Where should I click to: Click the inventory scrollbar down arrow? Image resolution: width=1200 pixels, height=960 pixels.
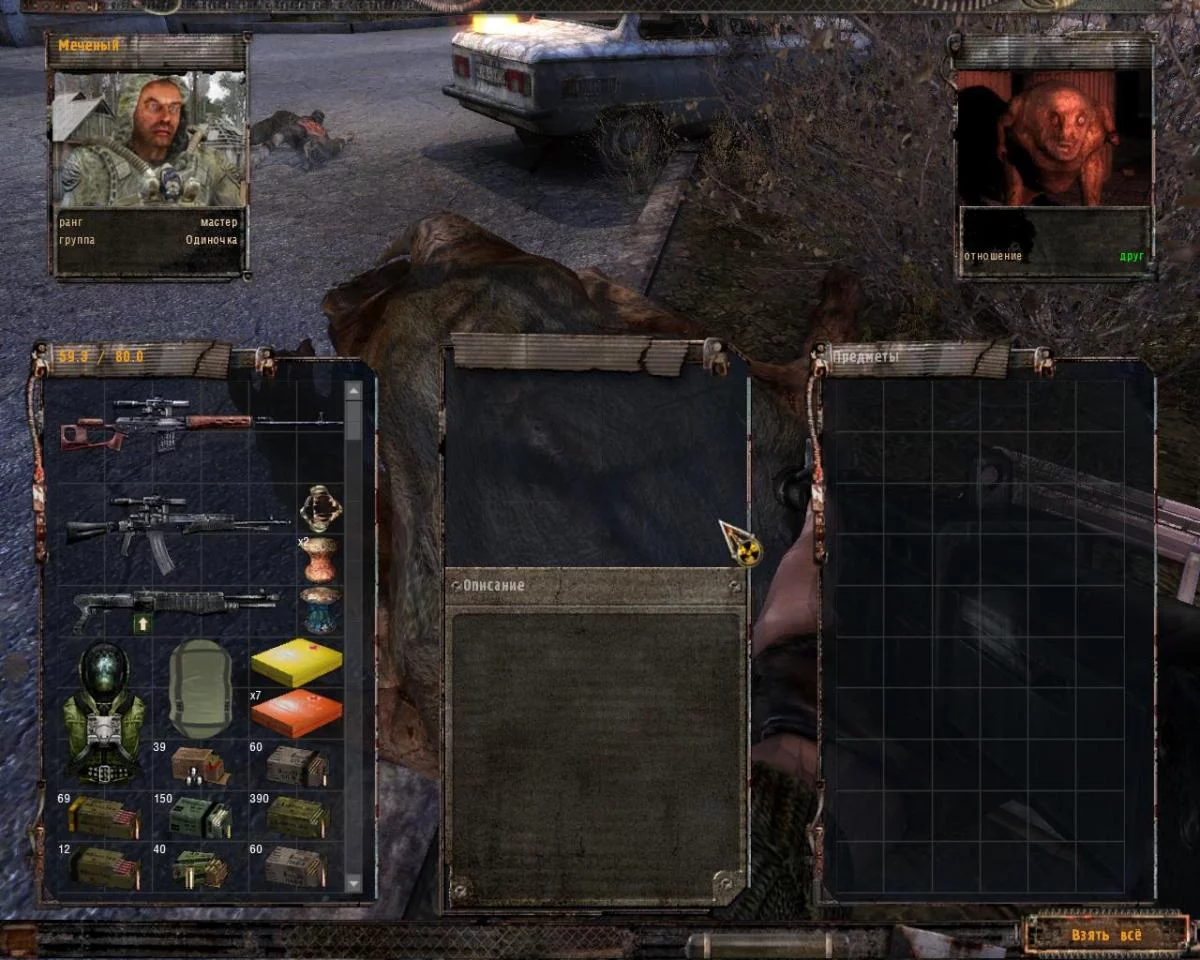point(353,883)
